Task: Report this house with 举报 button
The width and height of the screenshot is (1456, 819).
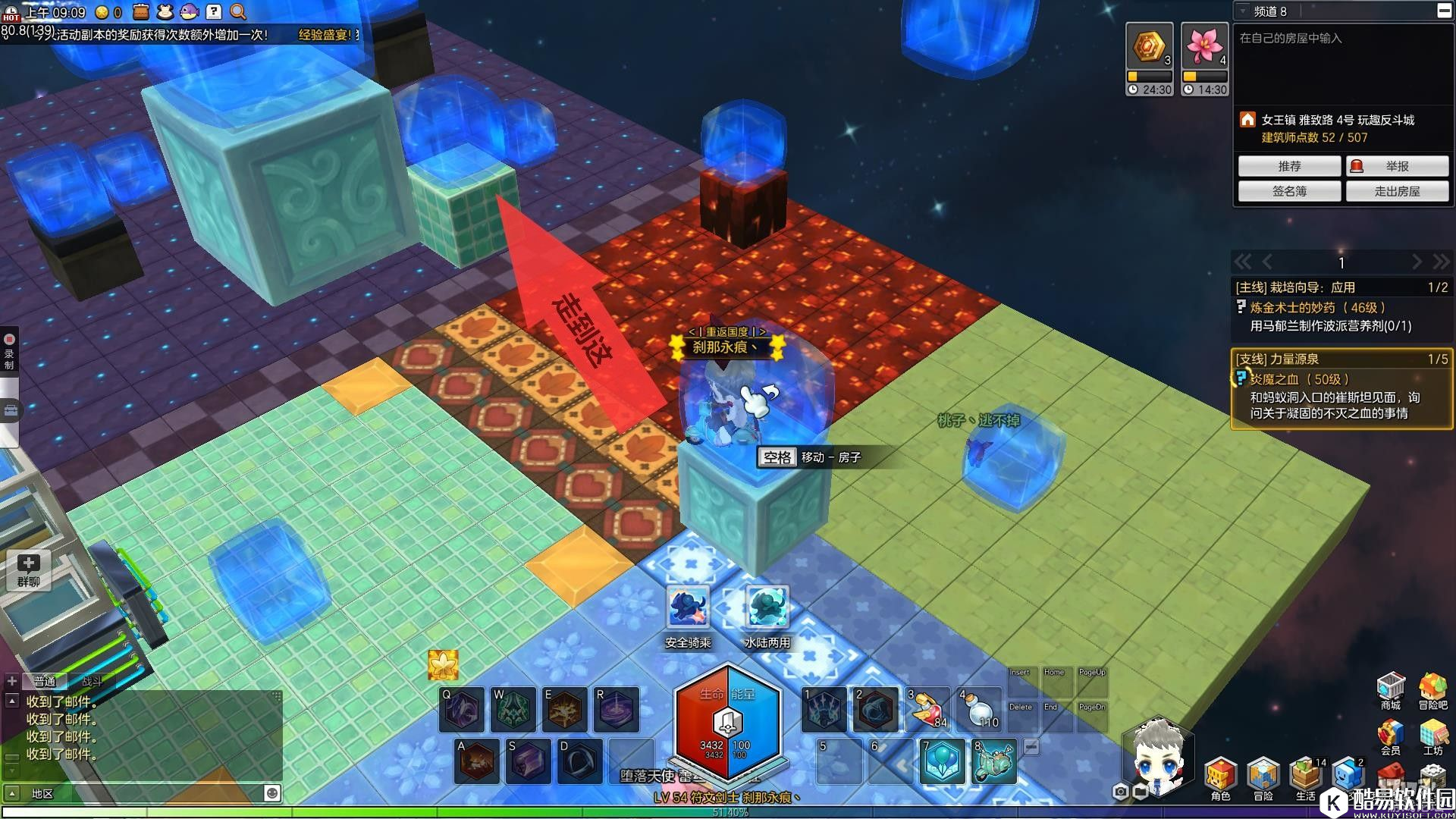Action: (1397, 166)
